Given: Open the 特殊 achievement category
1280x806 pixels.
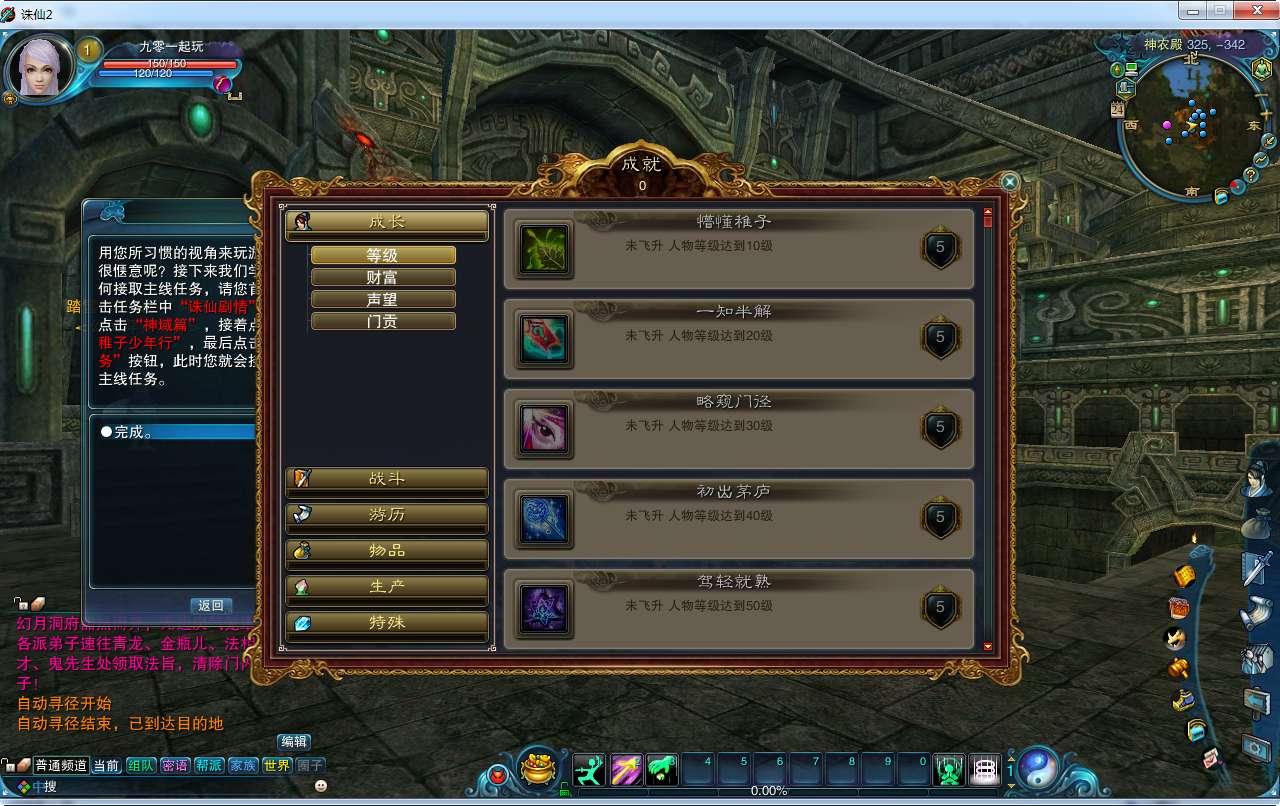Looking at the screenshot, I should [x=387, y=623].
